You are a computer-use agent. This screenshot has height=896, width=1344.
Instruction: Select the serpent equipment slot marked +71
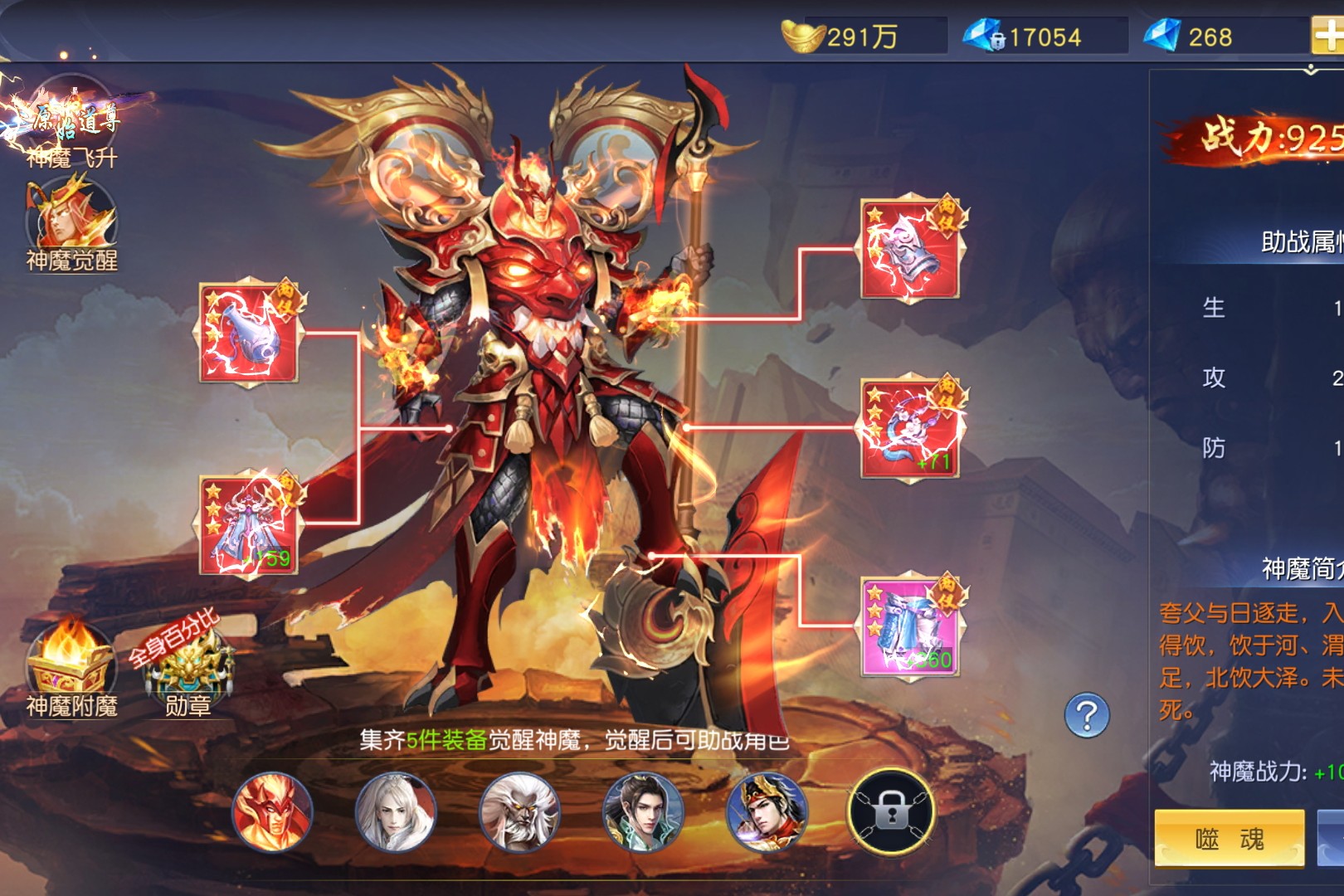pos(911,428)
